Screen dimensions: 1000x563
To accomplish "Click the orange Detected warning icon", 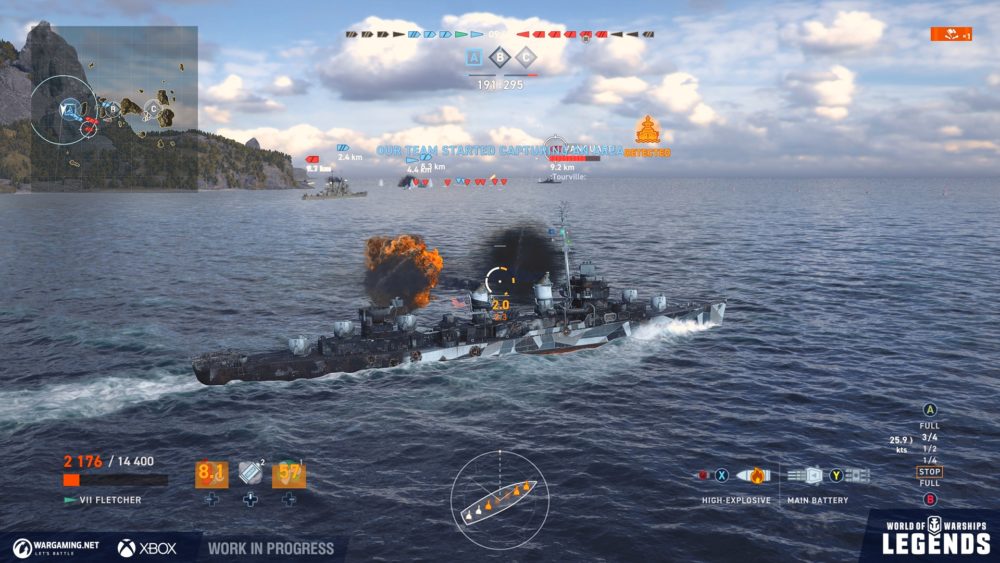I will [647, 131].
